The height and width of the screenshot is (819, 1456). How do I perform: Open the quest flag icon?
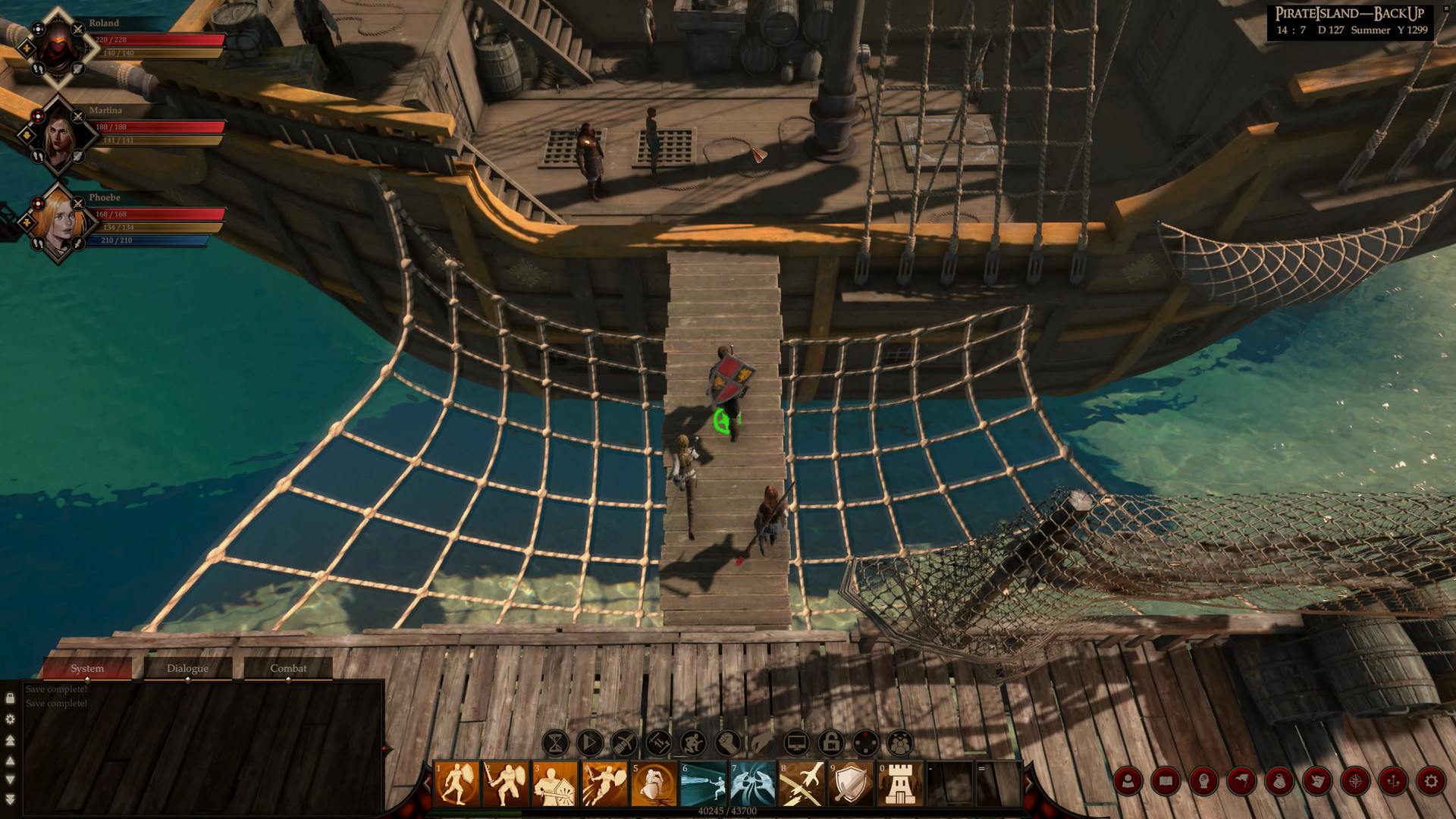(1241, 780)
